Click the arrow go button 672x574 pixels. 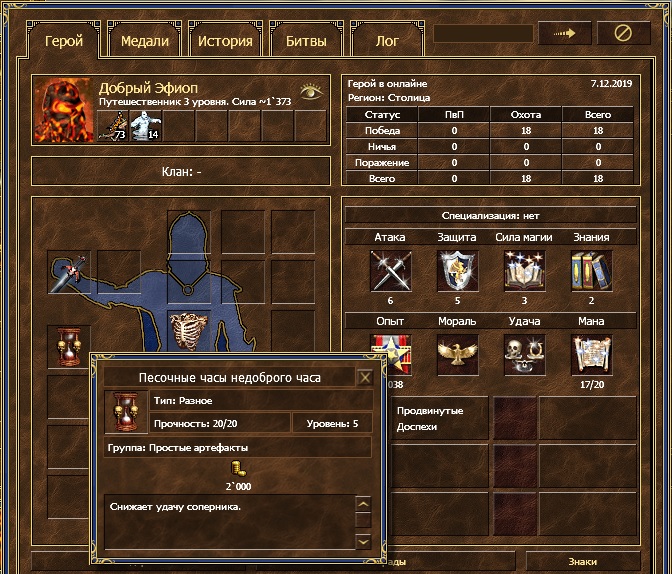[x=565, y=33]
